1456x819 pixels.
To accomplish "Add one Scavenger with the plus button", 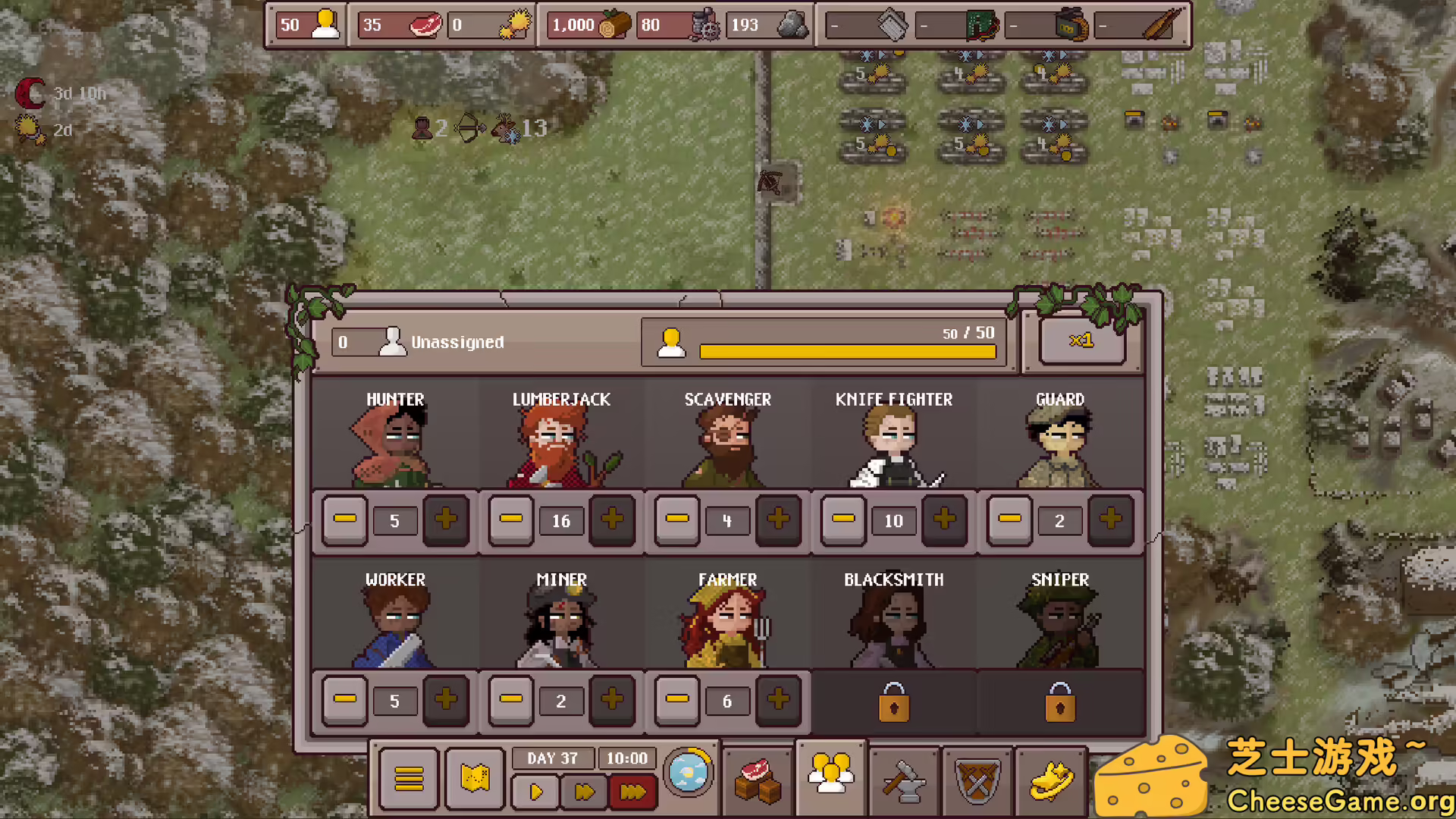I will (x=778, y=520).
